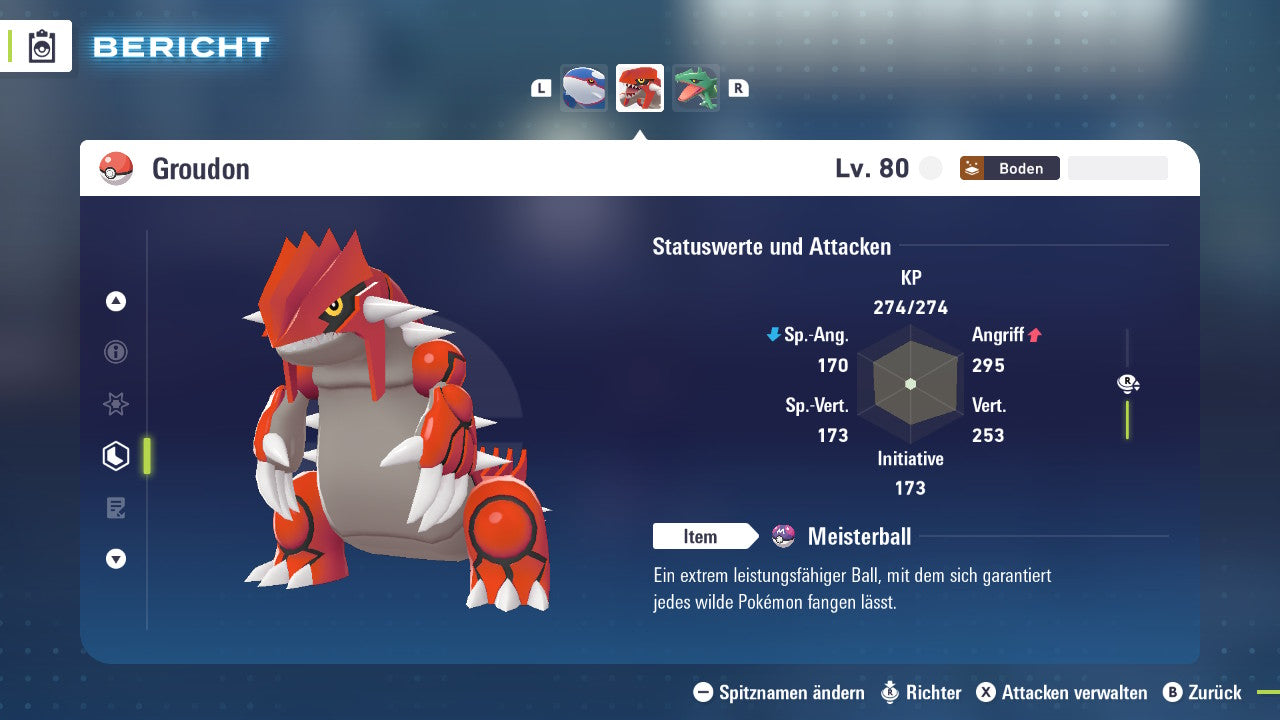Select the empty badge slot beside Boden
Viewport: 1280px width, 720px height.
pyautogui.click(x=1117, y=167)
